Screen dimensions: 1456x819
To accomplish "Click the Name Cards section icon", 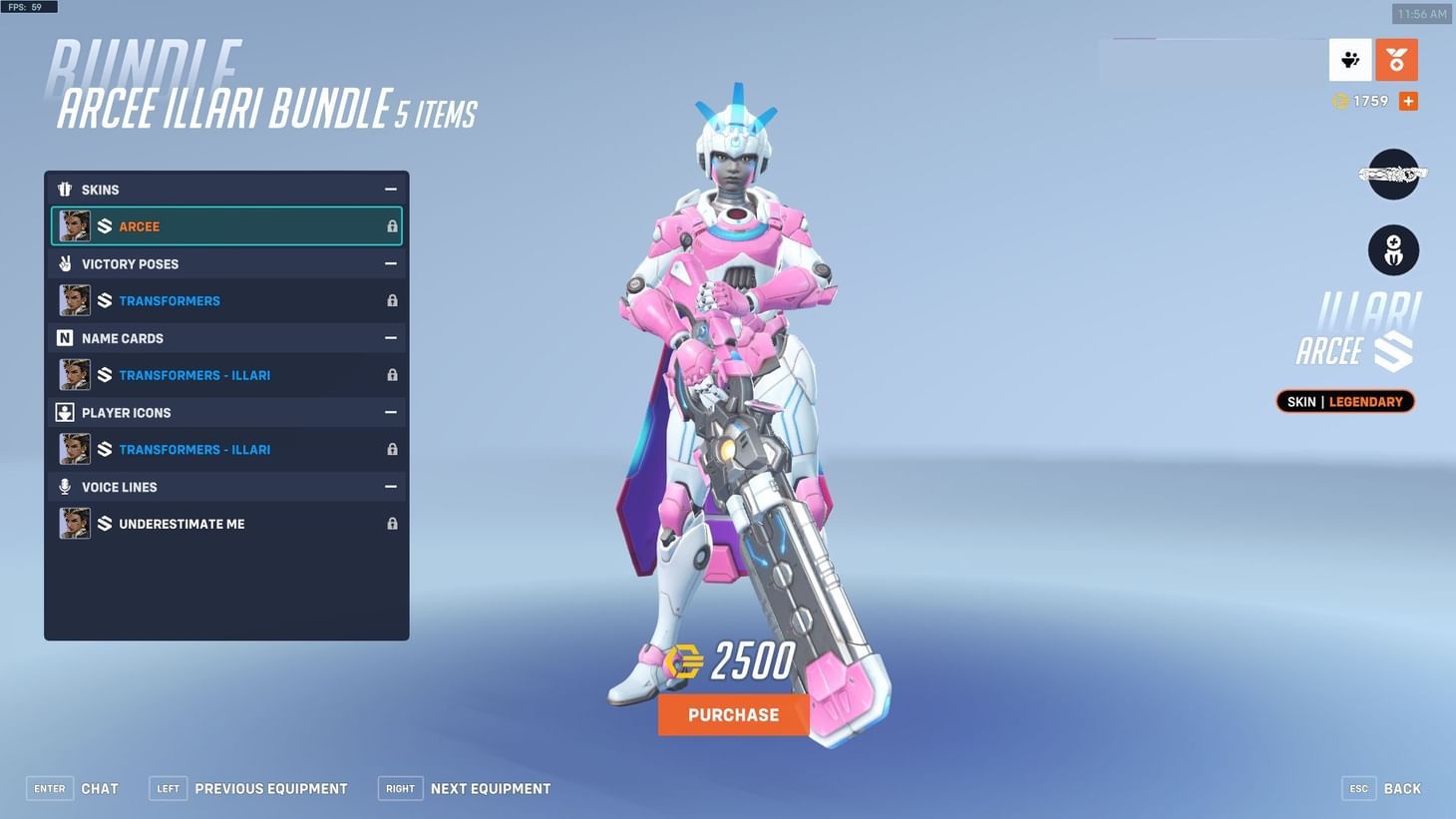I will click(65, 337).
